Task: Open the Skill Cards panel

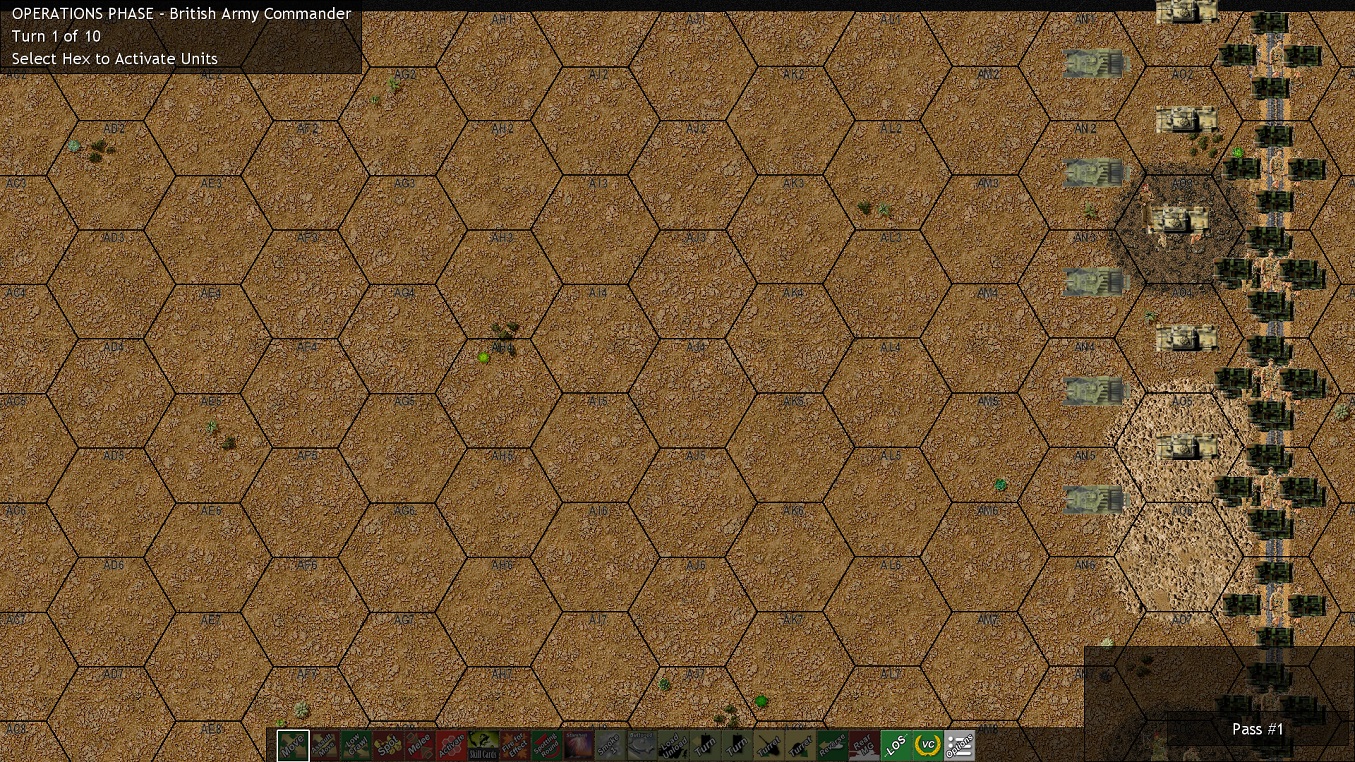Action: [x=484, y=744]
